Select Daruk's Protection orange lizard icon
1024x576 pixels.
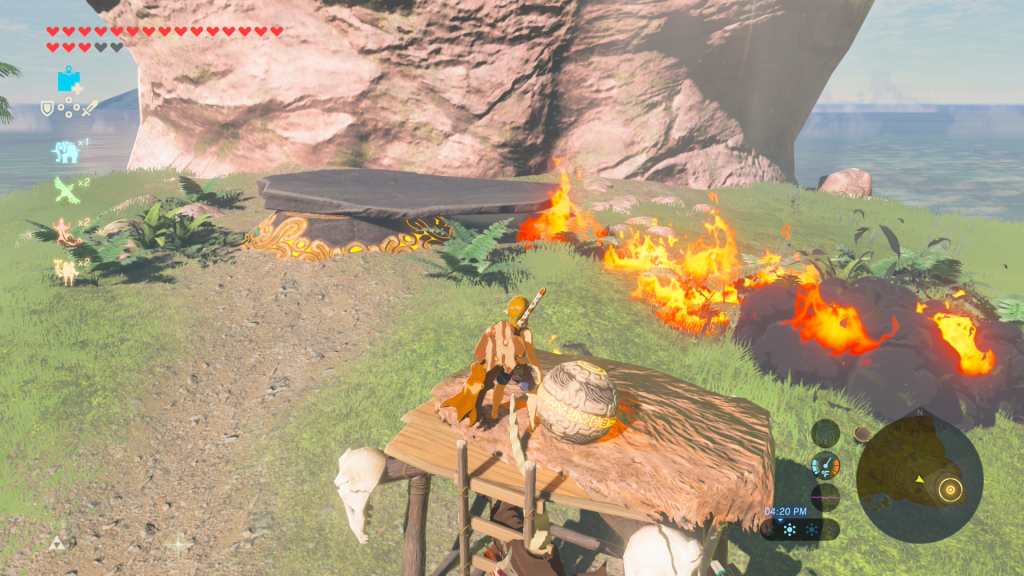point(67,231)
